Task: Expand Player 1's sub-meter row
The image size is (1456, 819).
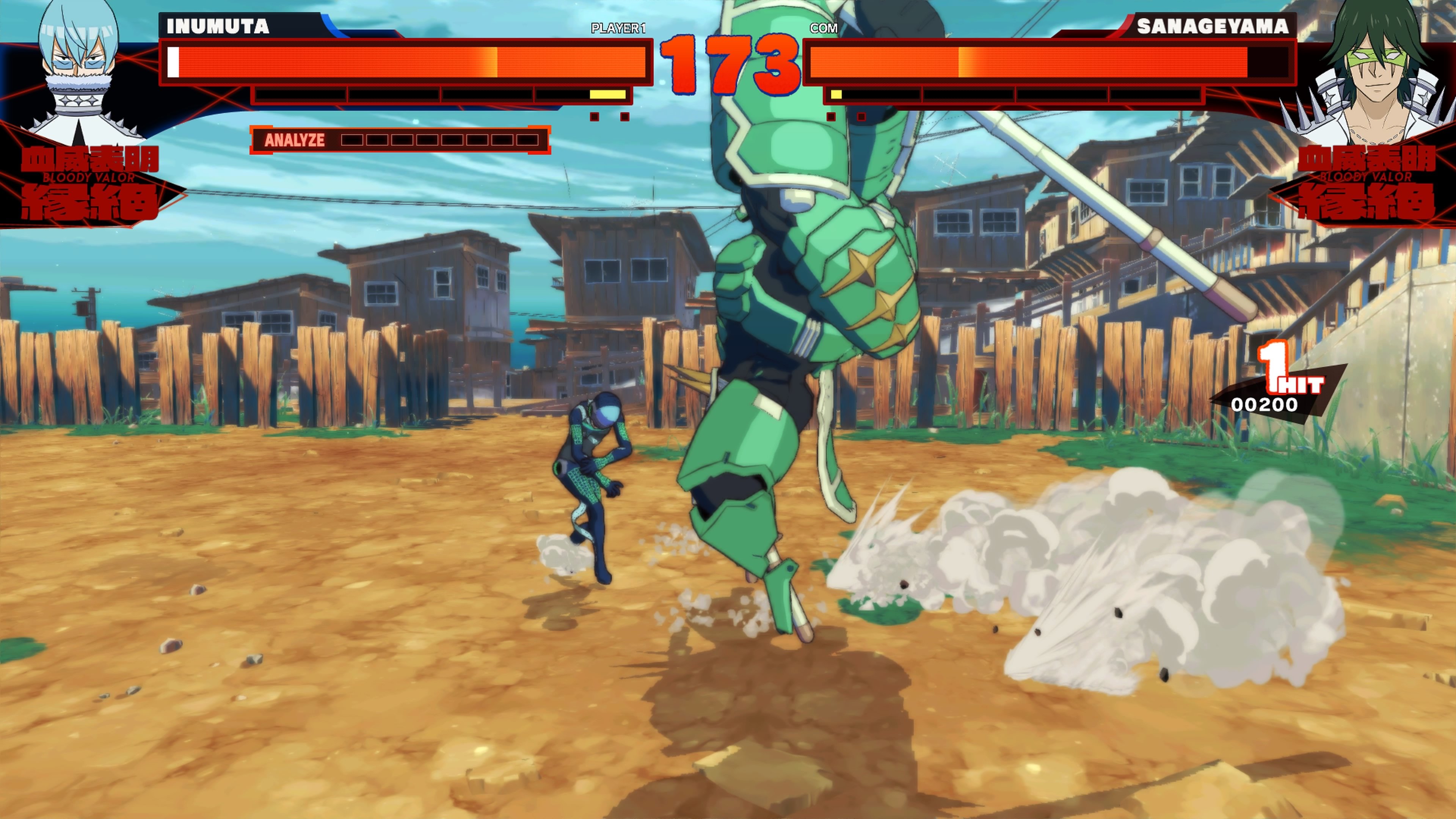Action: 441,95
